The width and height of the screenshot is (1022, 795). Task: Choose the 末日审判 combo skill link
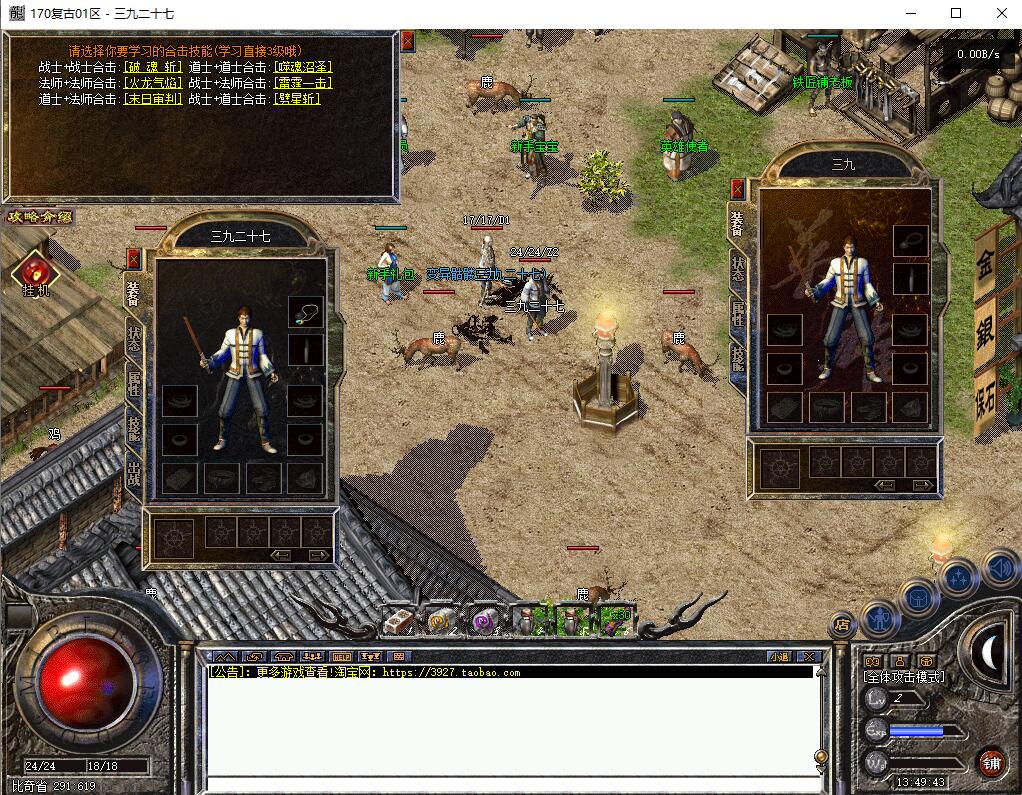coord(153,99)
